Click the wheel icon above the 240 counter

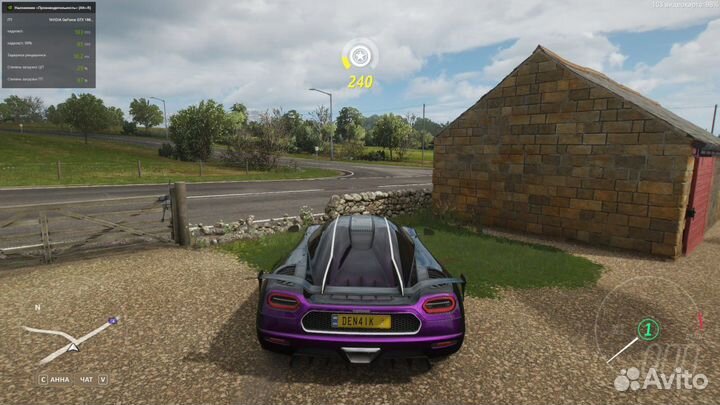359,56
